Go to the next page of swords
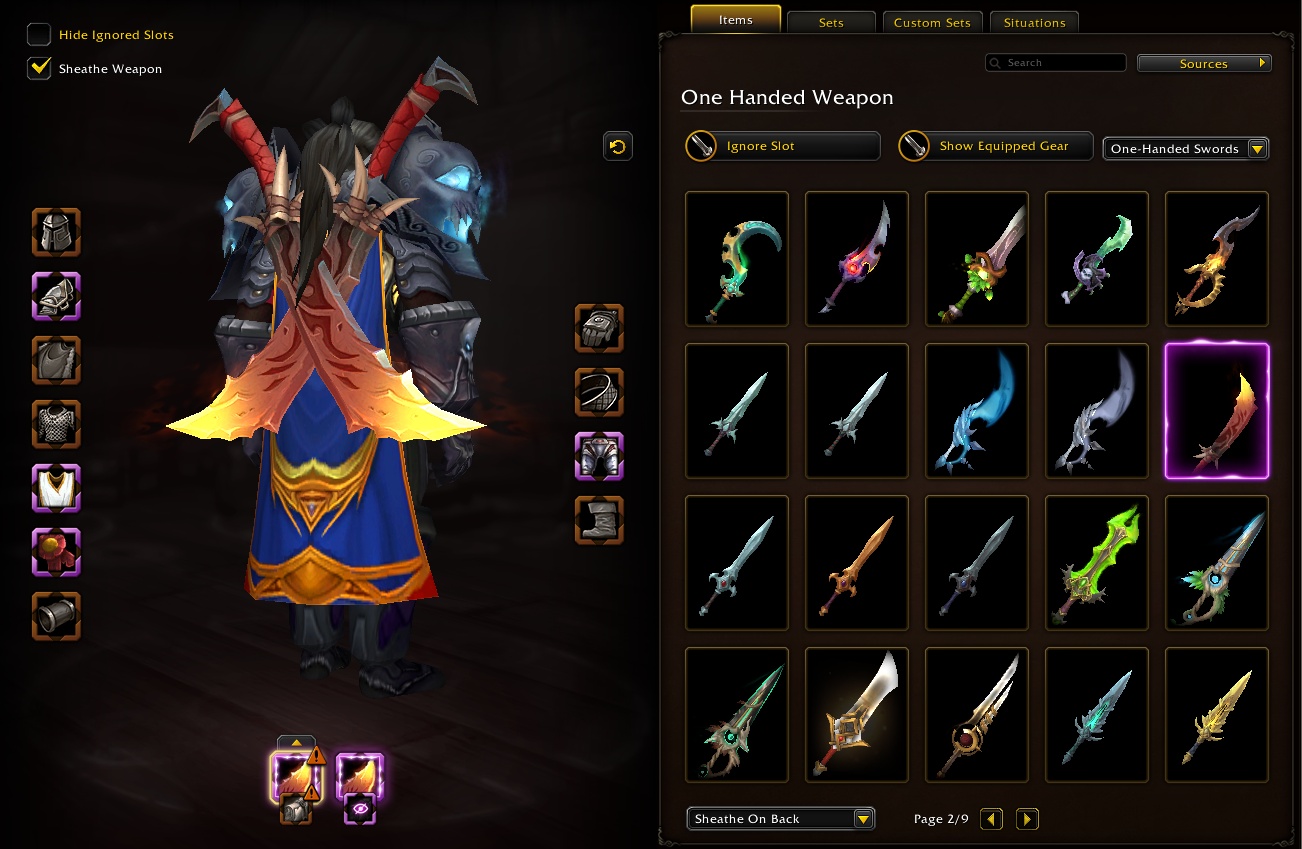Screen dimensions: 1302x849 pos(1027,818)
